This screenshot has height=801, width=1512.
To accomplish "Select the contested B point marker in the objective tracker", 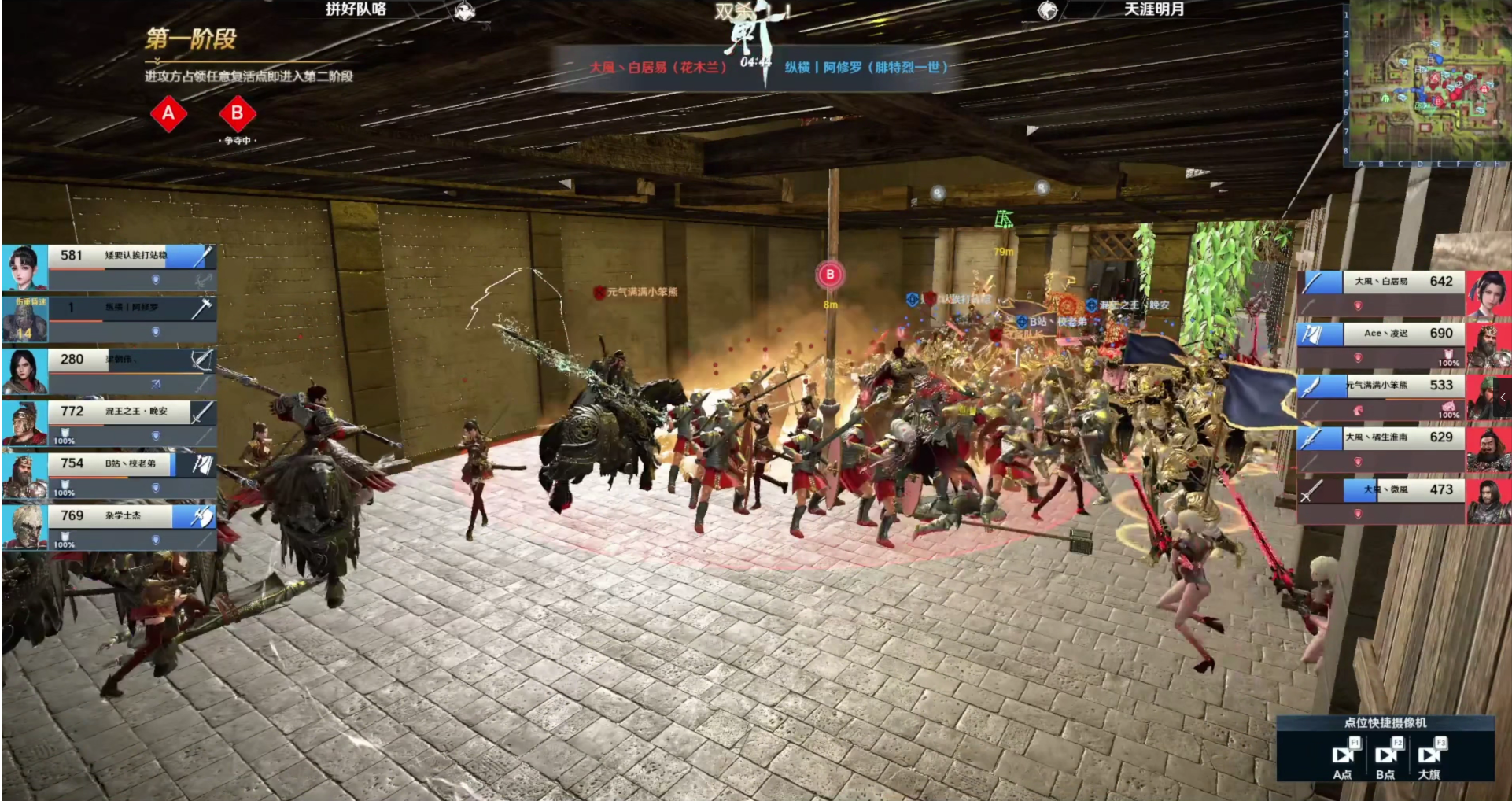I will [x=237, y=114].
